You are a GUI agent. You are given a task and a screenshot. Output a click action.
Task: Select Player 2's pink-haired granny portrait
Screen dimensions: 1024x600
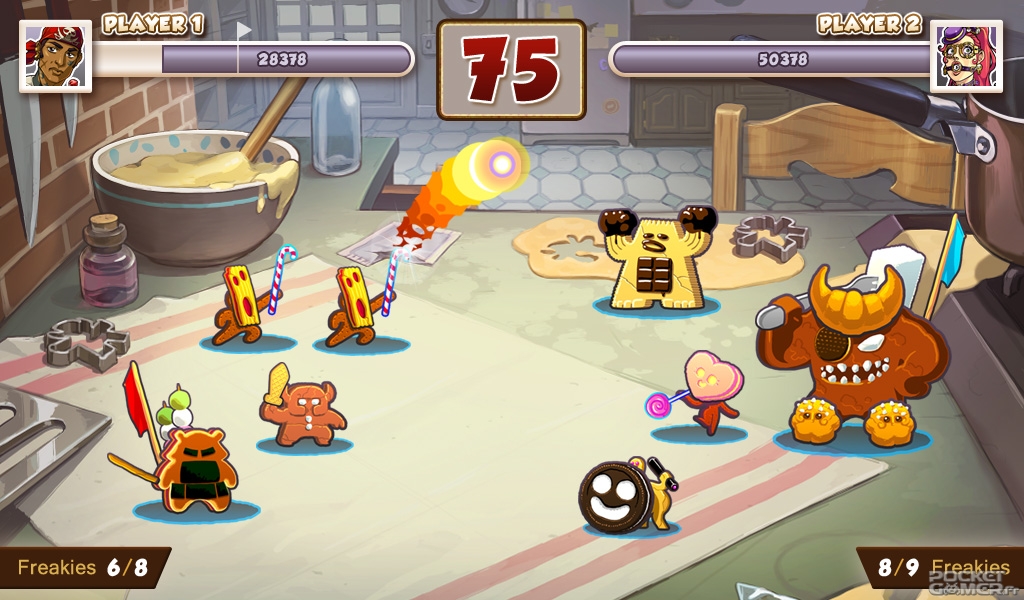[x=966, y=56]
